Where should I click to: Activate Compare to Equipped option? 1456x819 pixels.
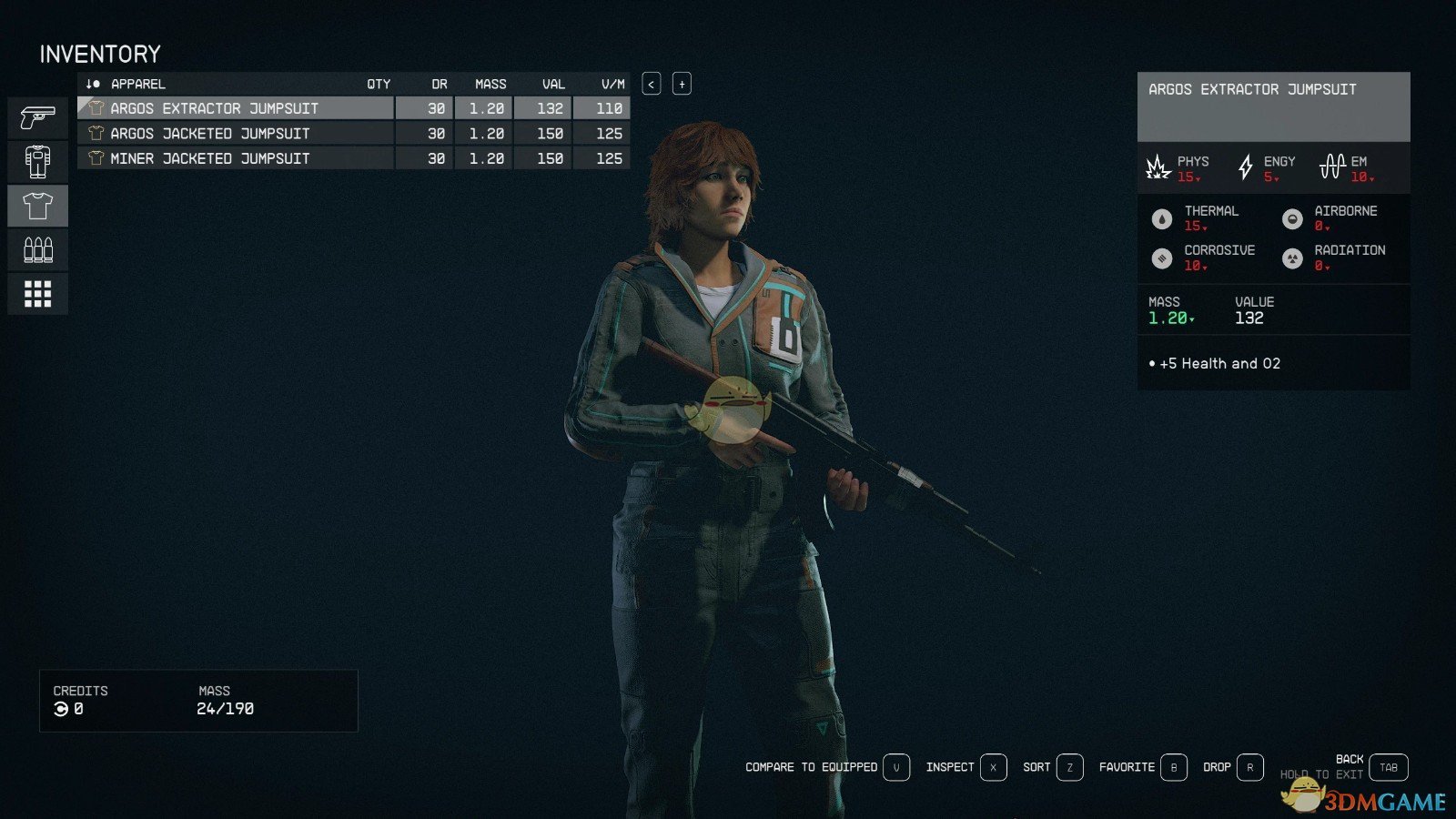[x=896, y=767]
